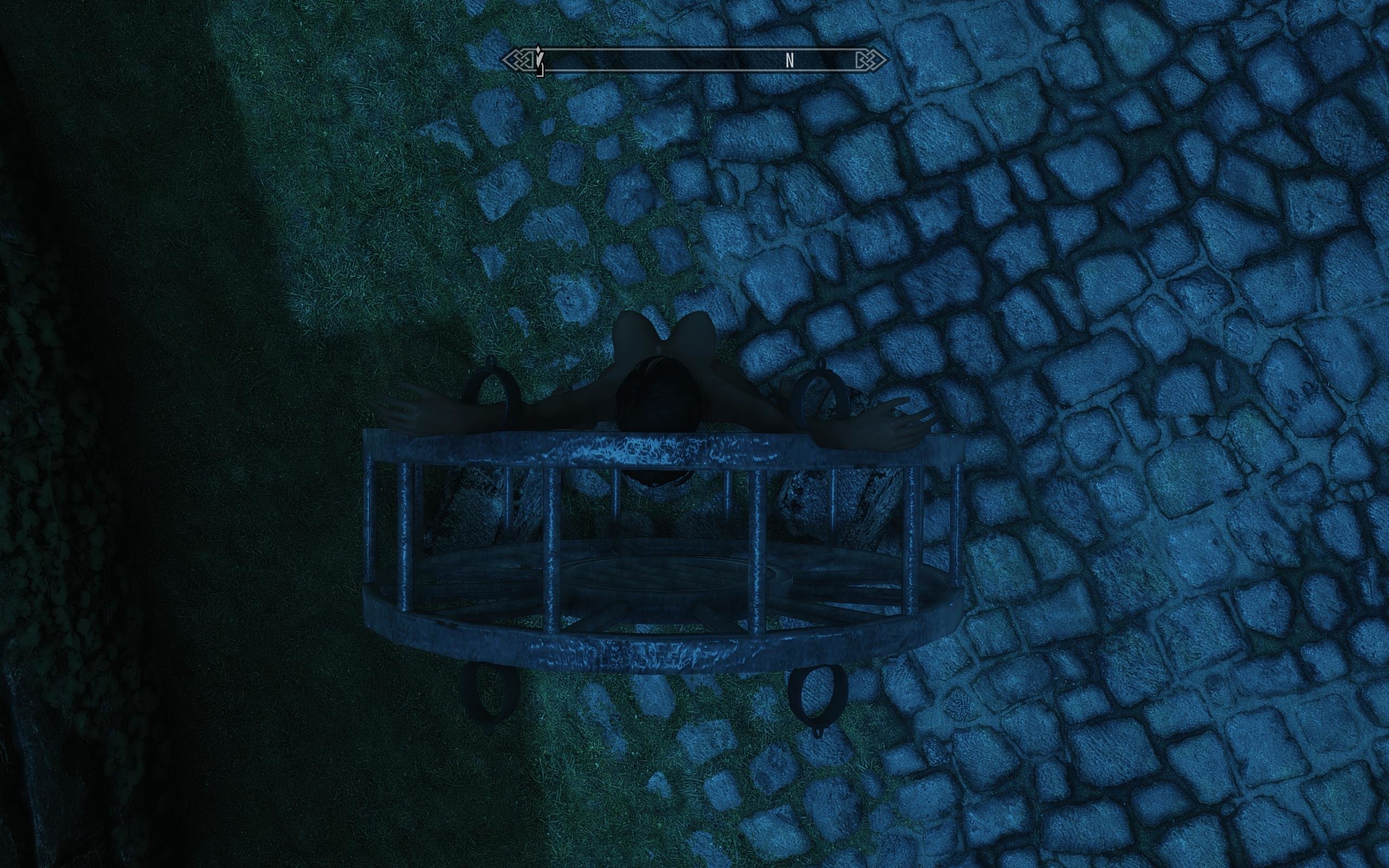The height and width of the screenshot is (868, 1389).
Task: Select the north N indicator on the compass
Action: (789, 60)
